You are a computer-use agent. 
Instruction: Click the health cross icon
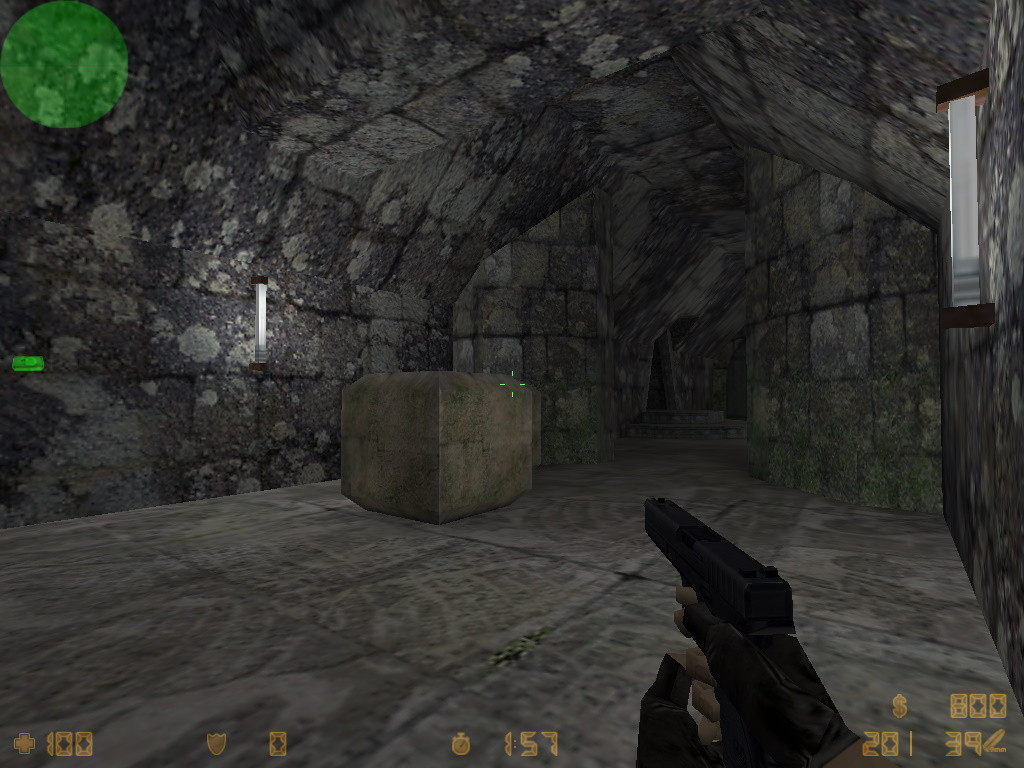point(23,743)
